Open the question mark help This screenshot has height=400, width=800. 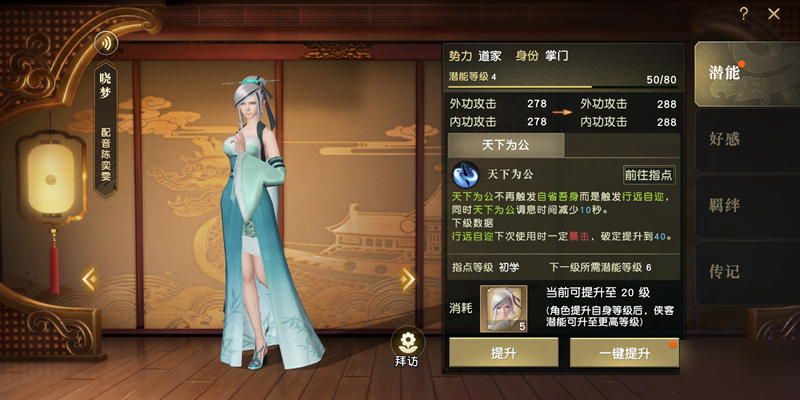tap(744, 13)
